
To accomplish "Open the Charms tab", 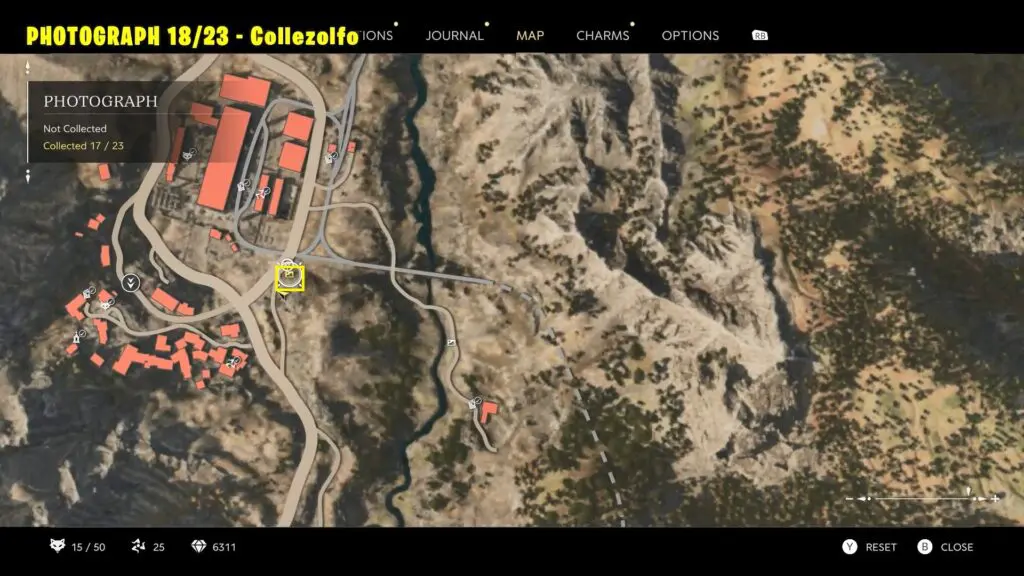I will coord(602,36).
